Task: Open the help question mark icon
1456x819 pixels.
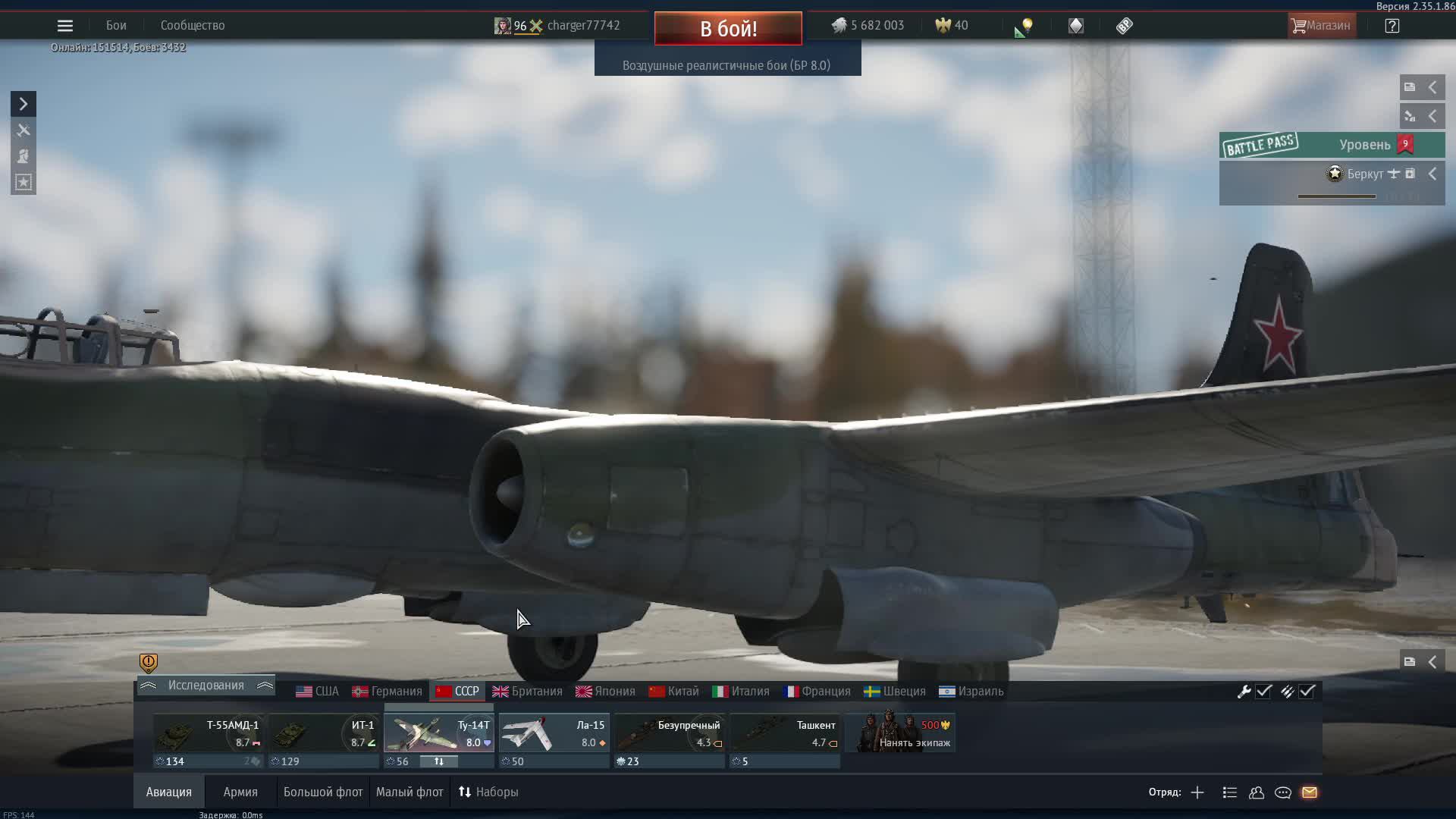Action: (x=1393, y=25)
